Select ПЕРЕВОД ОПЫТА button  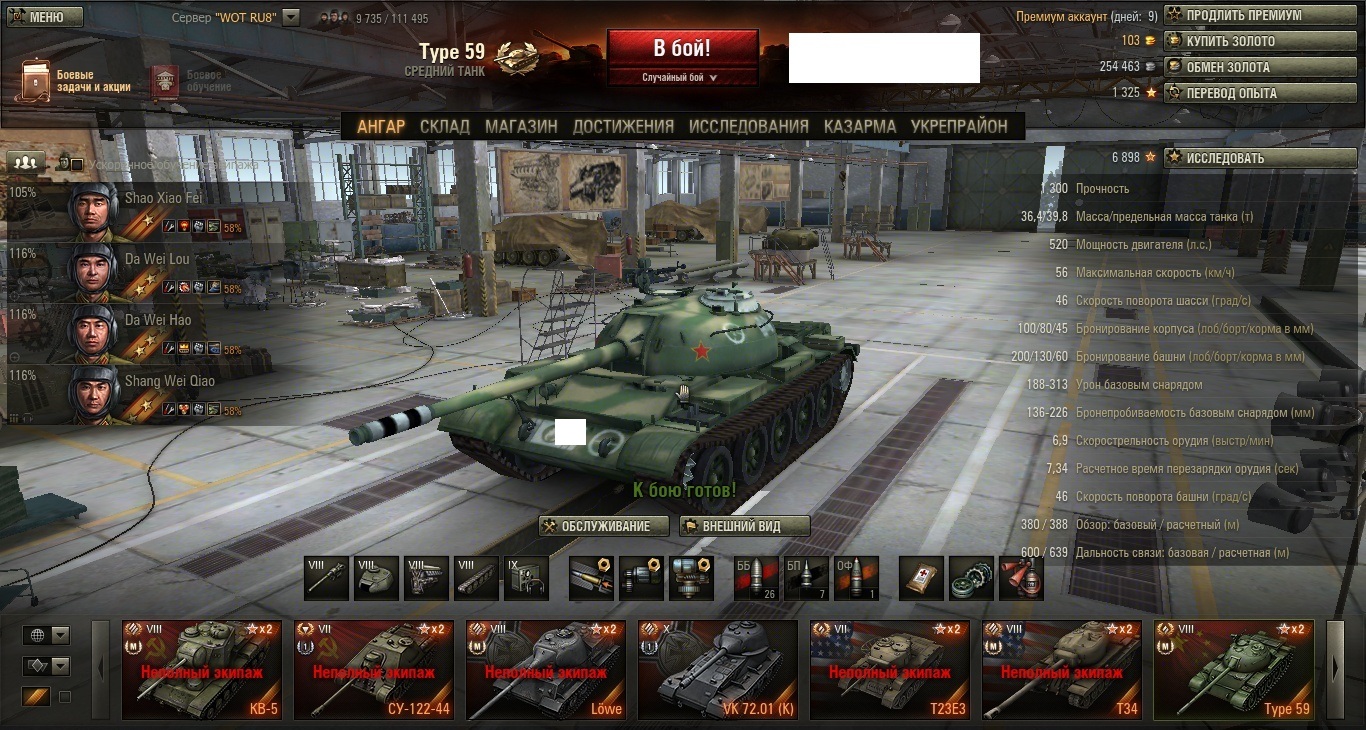pos(1258,93)
